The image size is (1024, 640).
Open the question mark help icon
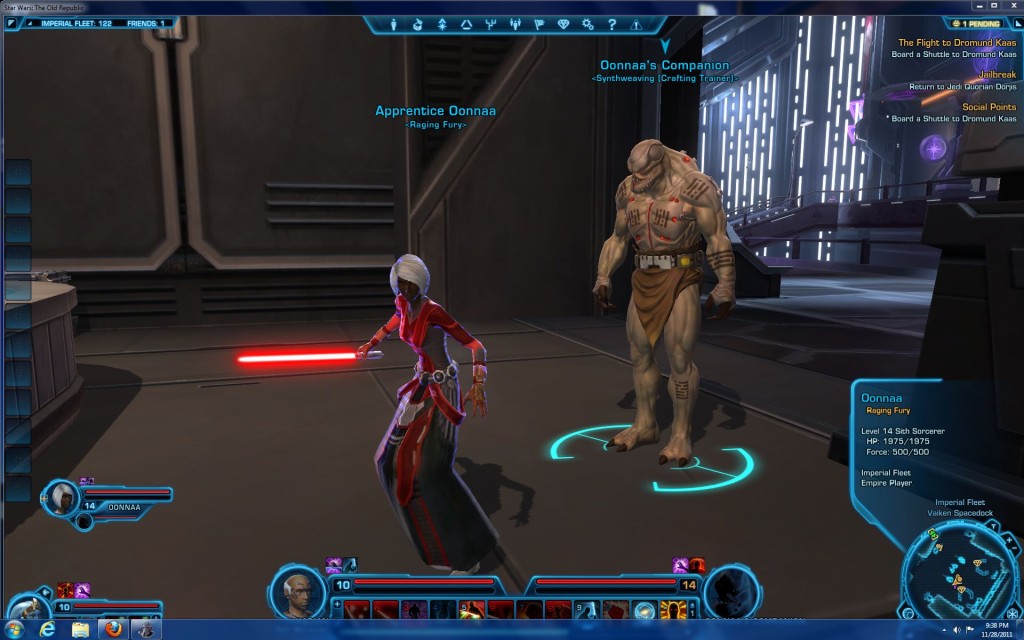[611, 24]
